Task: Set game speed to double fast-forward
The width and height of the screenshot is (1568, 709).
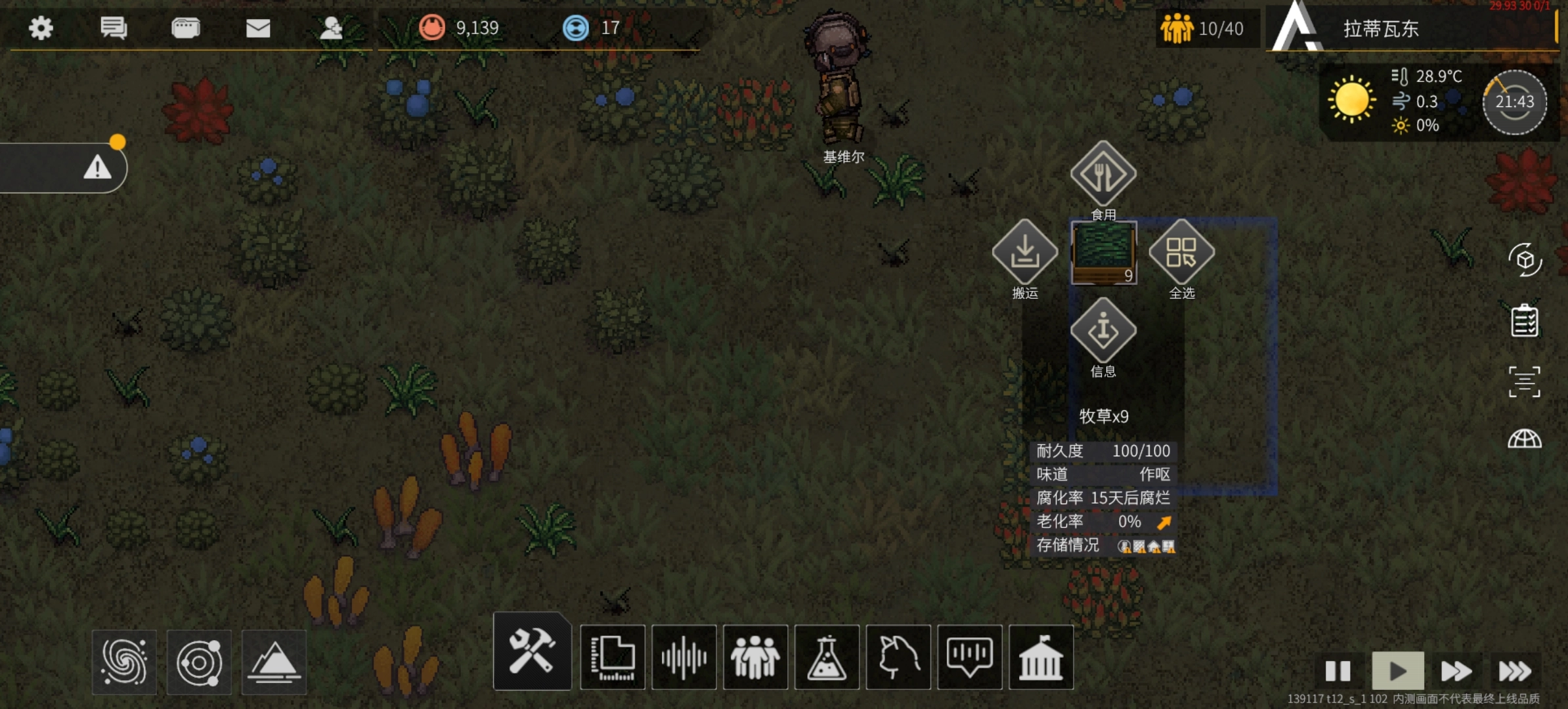Action: point(1456,671)
